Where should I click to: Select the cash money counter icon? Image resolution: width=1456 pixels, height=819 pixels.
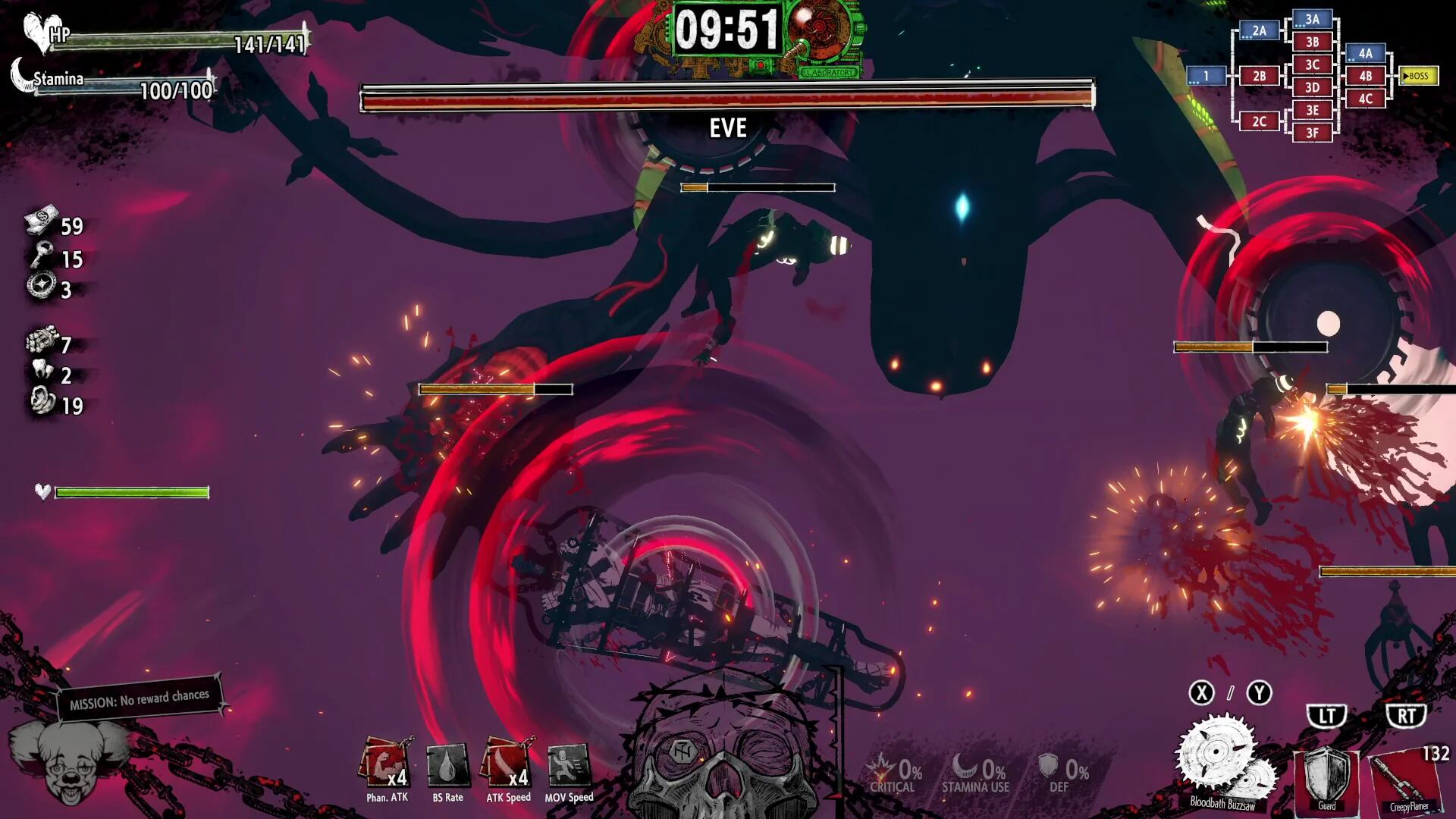click(42, 221)
